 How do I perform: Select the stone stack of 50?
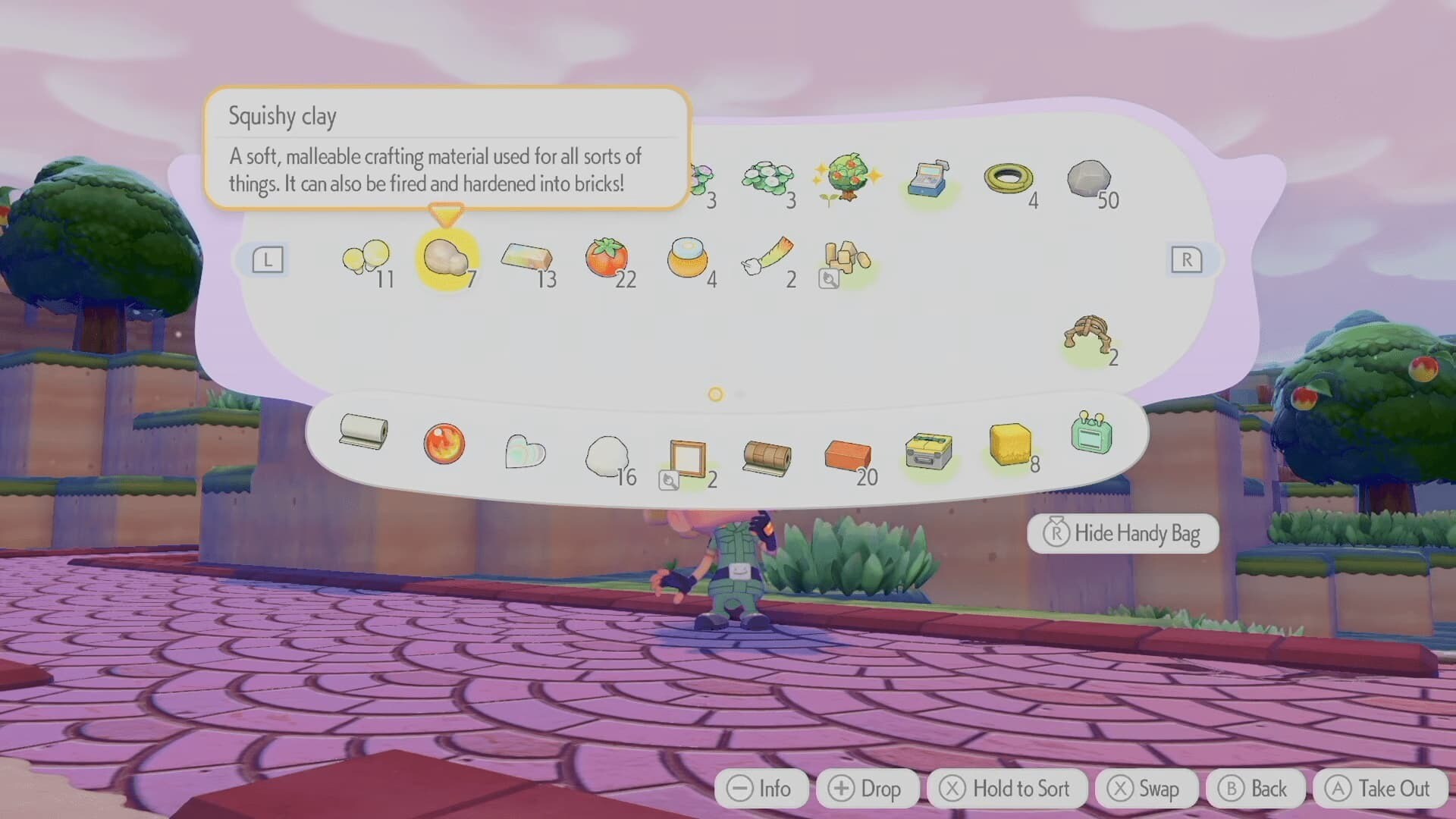[x=1088, y=179]
